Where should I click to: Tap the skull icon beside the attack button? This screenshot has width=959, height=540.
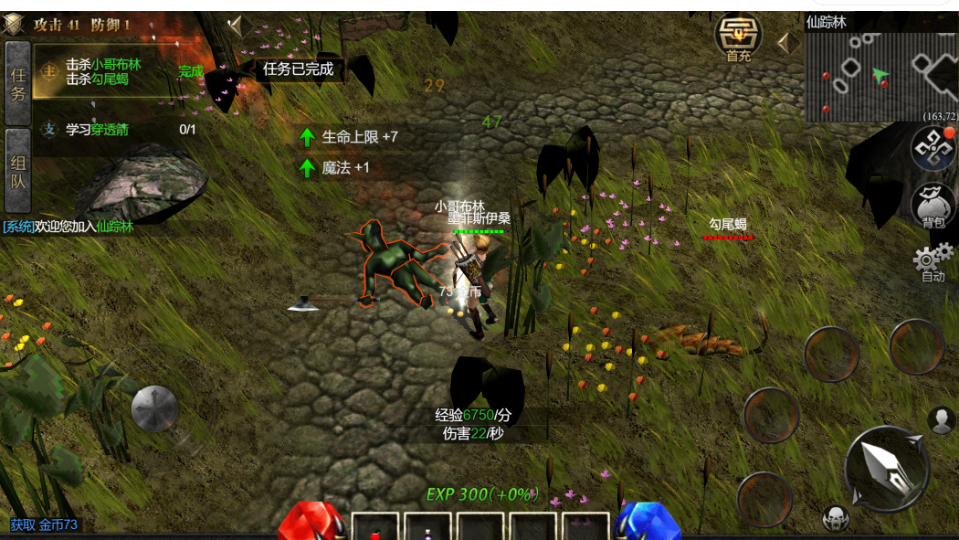click(835, 518)
